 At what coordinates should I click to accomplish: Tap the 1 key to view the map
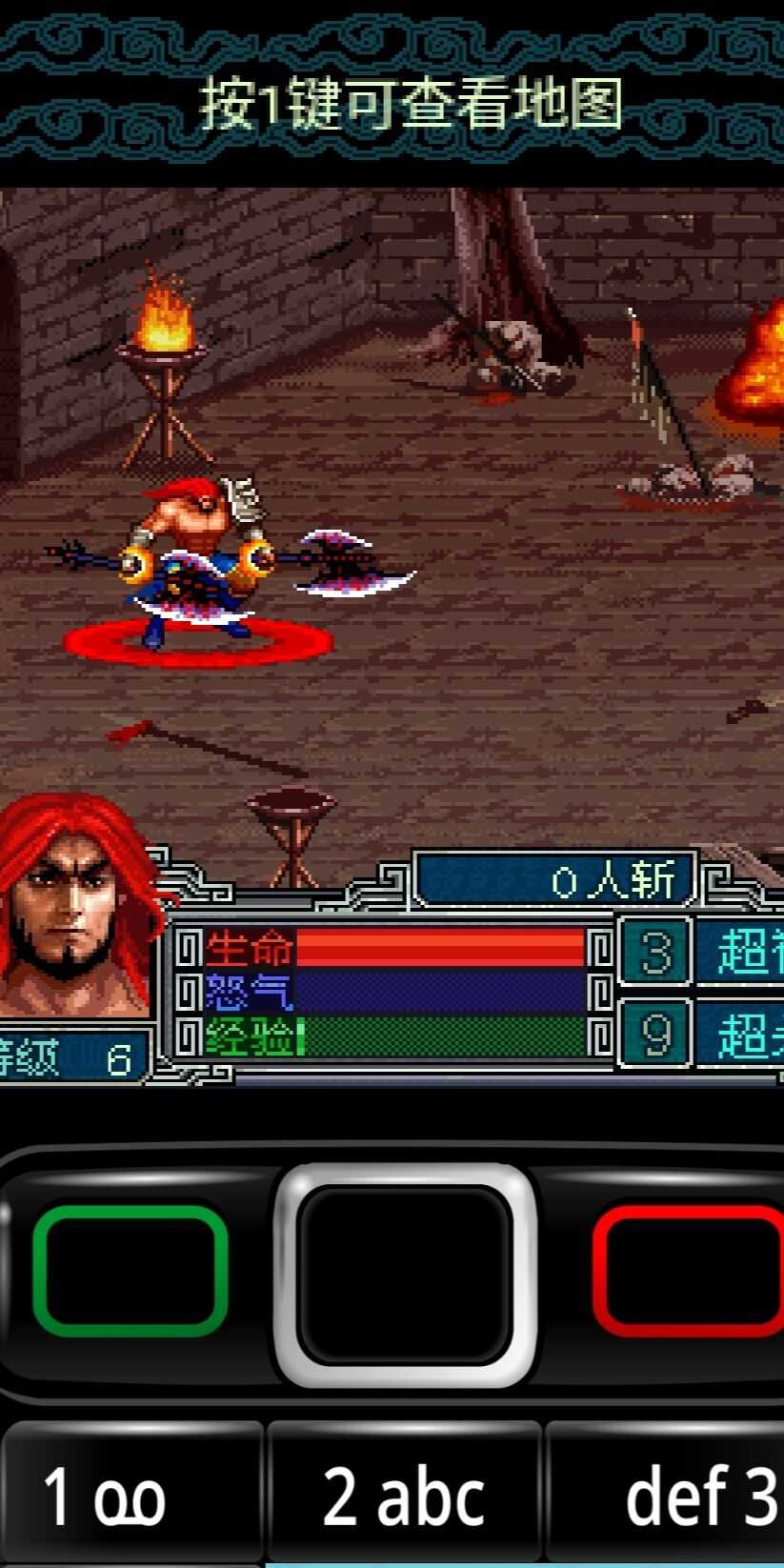(131, 1494)
